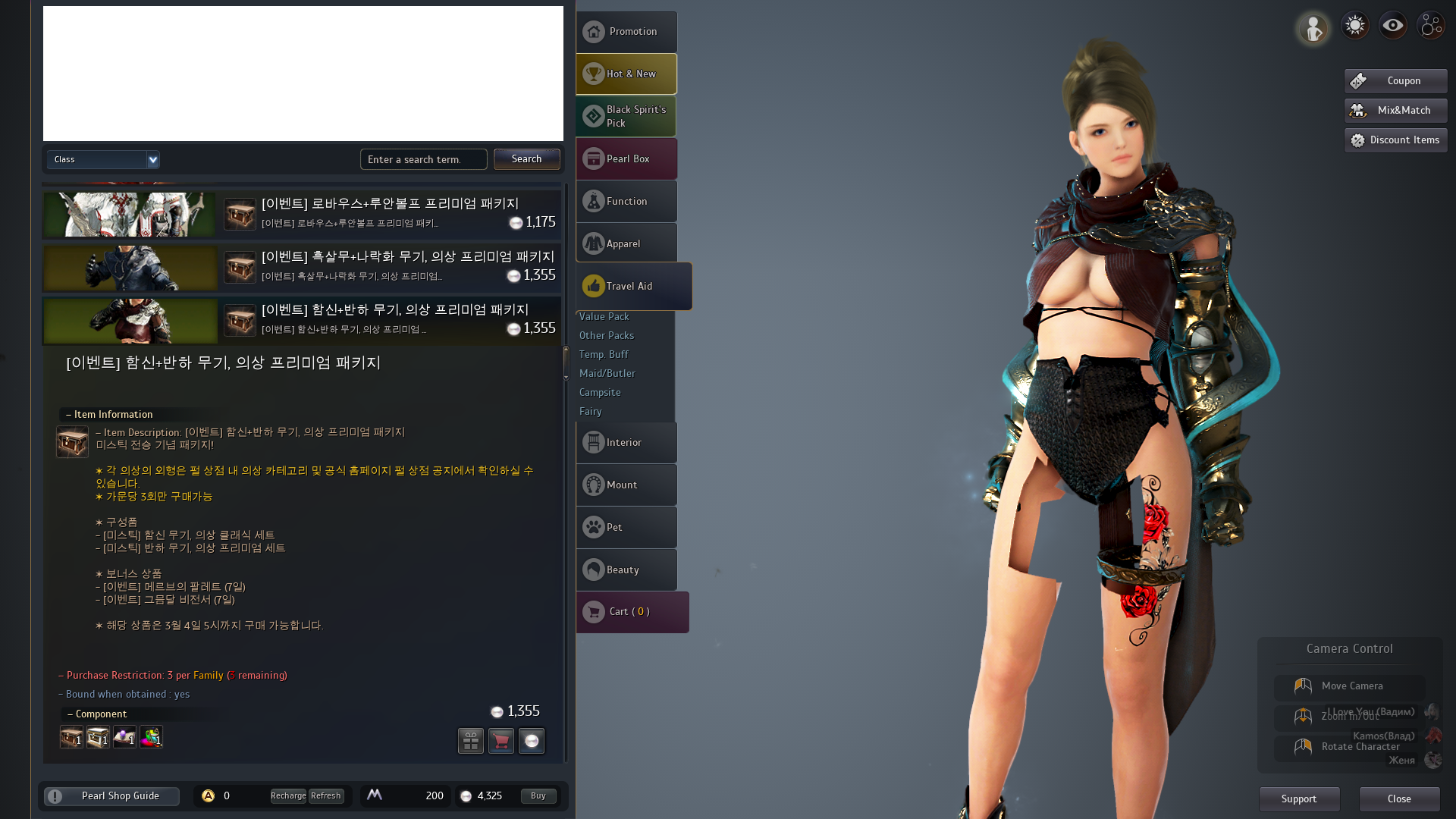Open the Pearl Shop Guide
Viewport: 1456px width, 819px height.
pyautogui.click(x=111, y=795)
